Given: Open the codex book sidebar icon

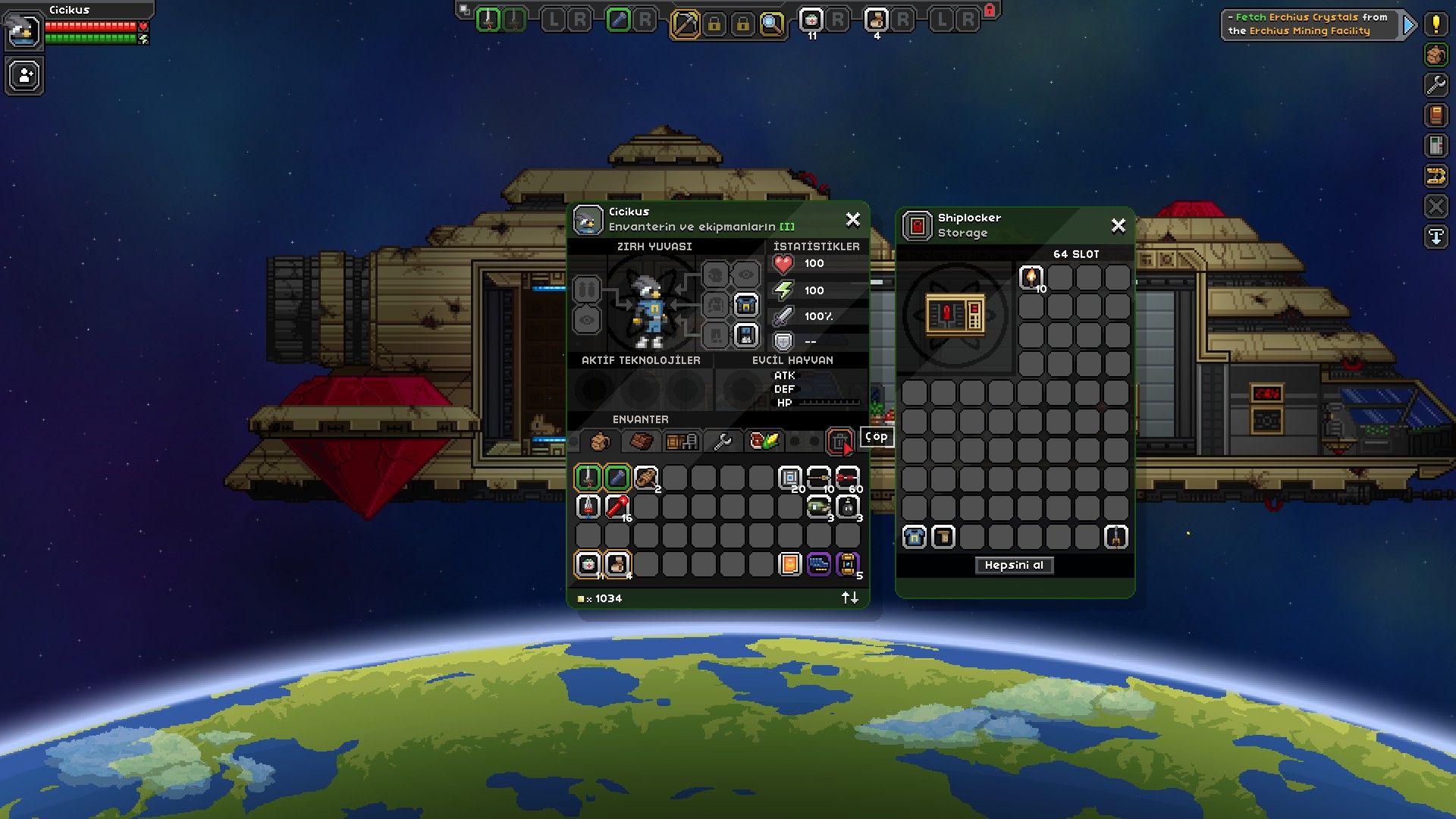Looking at the screenshot, I should click(x=1436, y=115).
